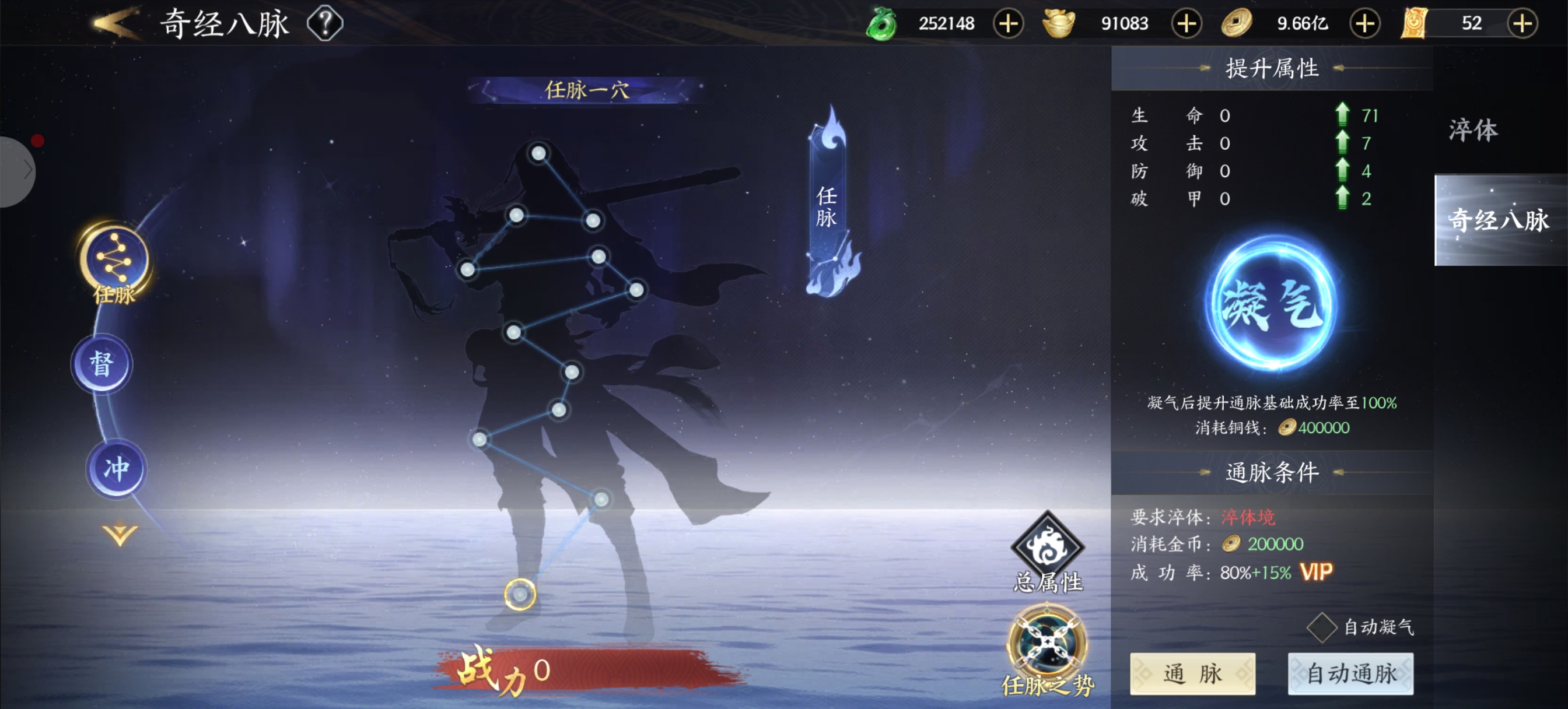Expand meridian list with down chevron
The width and height of the screenshot is (1568, 709).
click(120, 535)
